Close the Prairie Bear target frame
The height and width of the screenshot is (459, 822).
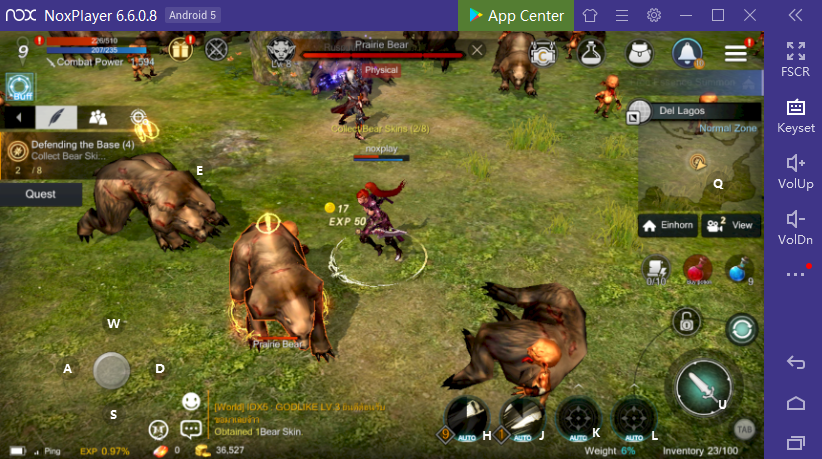(x=477, y=49)
